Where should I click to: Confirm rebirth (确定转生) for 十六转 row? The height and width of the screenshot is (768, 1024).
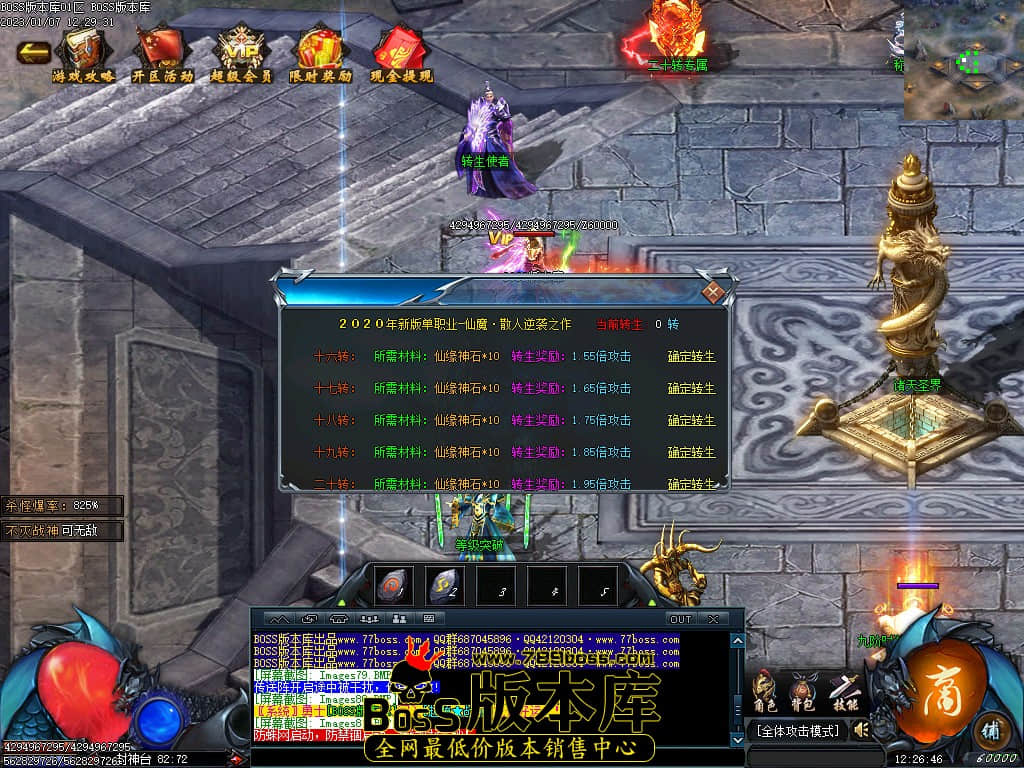coord(691,356)
